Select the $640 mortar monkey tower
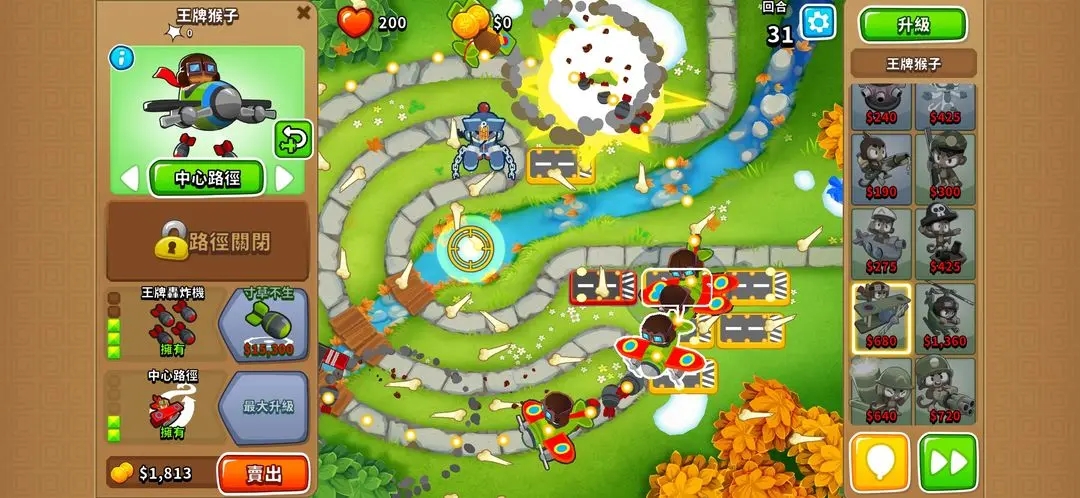The height and width of the screenshot is (498, 1080). pos(881,391)
